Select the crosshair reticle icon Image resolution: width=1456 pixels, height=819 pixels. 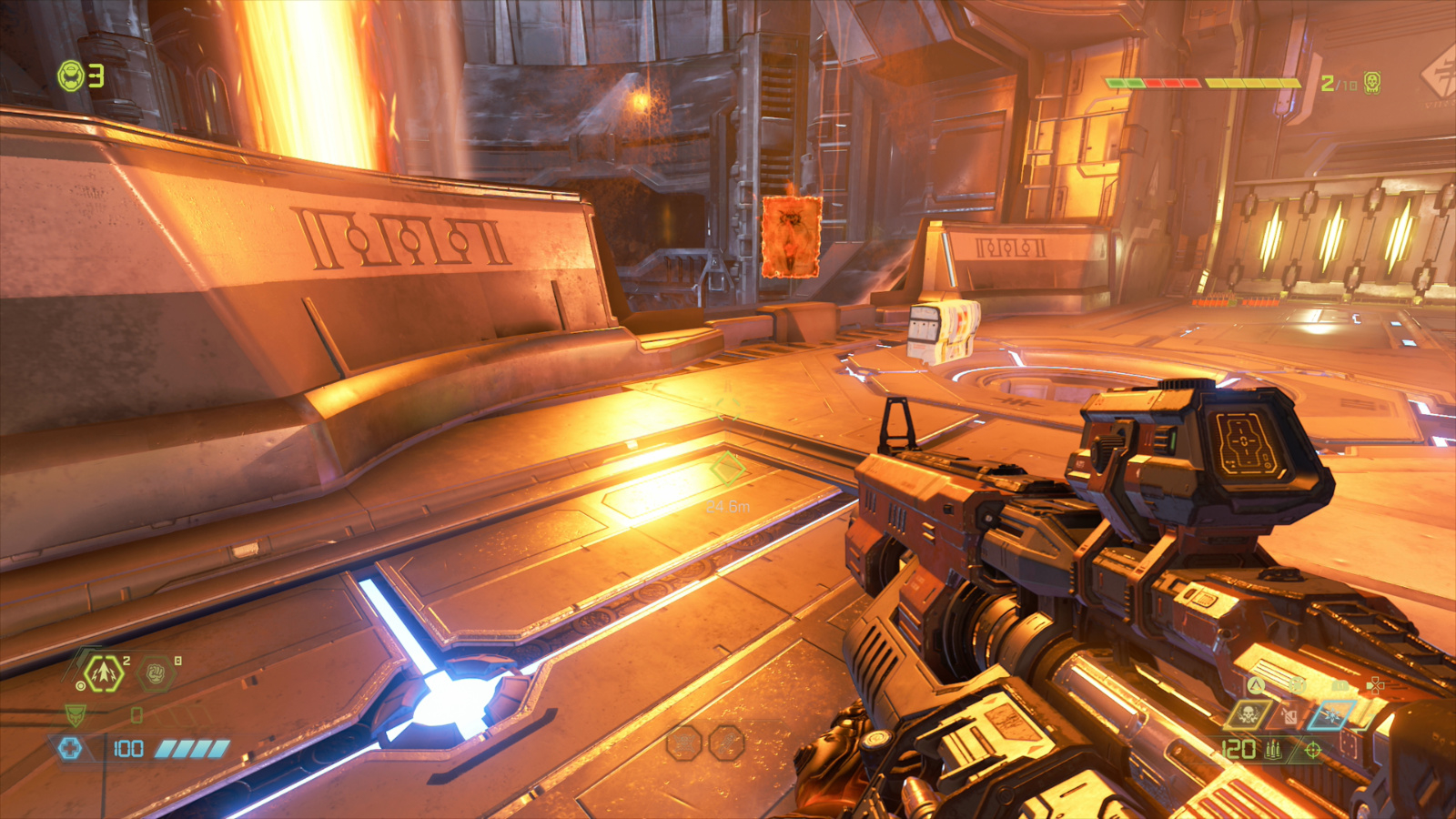1312,752
